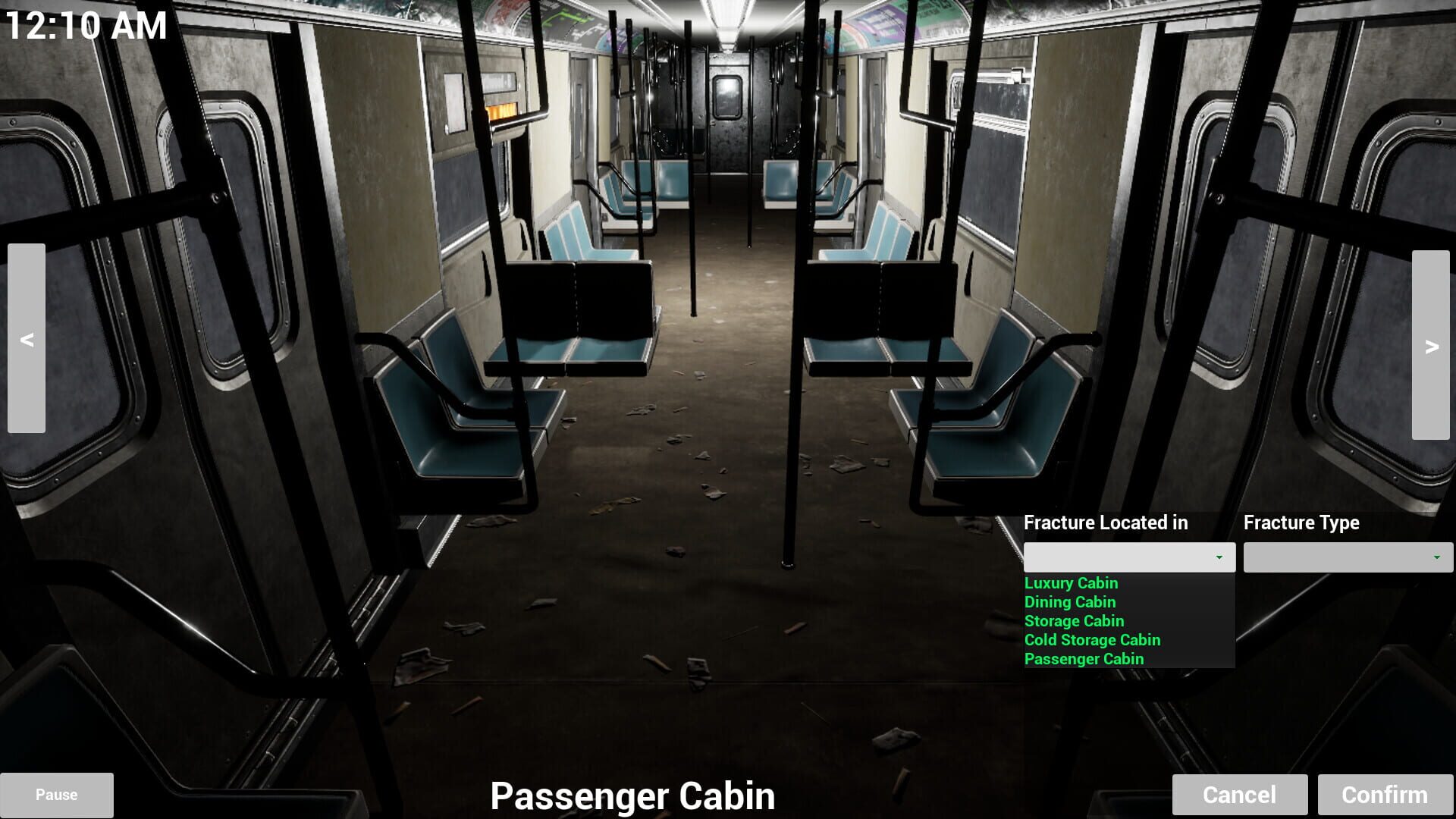The width and height of the screenshot is (1456, 819).
Task: Click the Passenger Cabin title text
Action: pyautogui.click(x=634, y=796)
